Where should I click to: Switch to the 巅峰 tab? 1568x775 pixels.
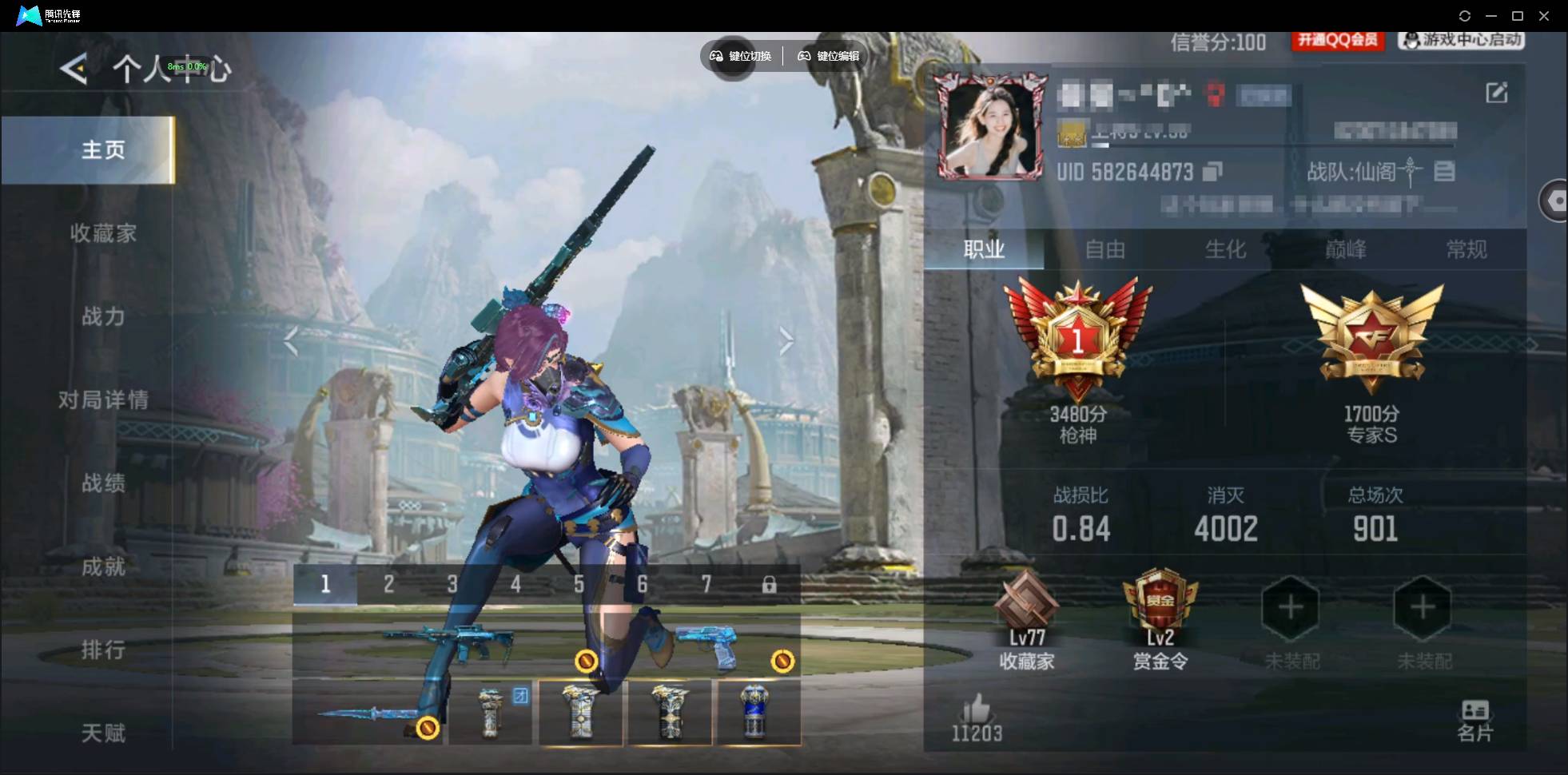point(1347,250)
